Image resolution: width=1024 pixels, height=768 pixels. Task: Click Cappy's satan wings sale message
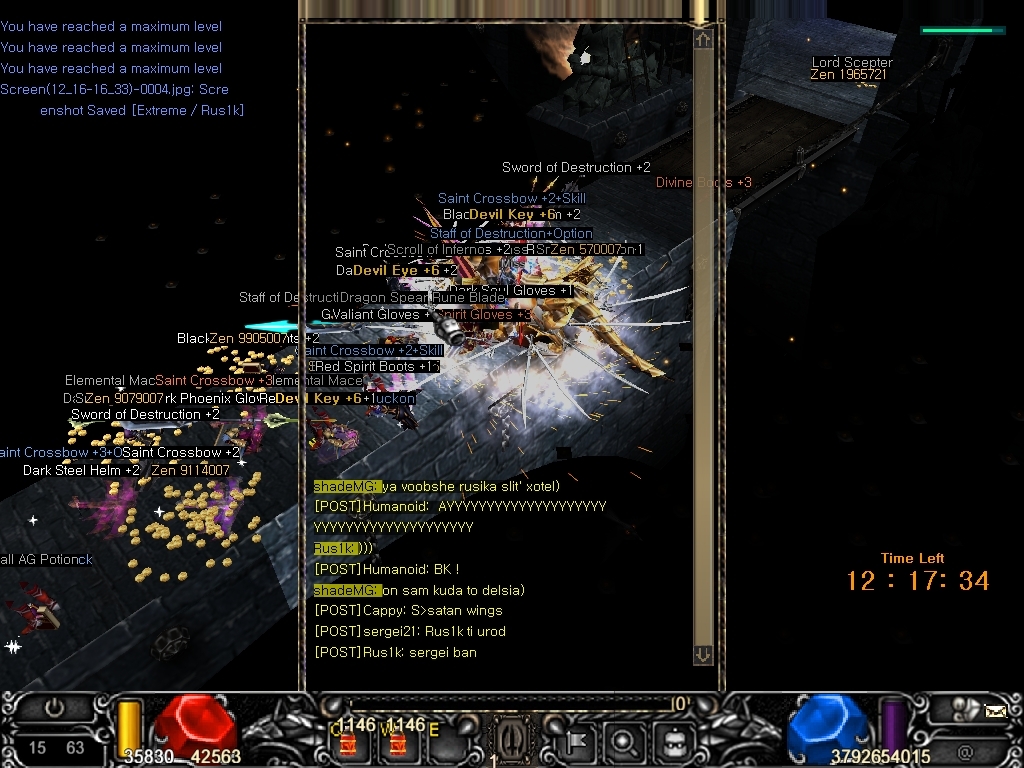(408, 610)
